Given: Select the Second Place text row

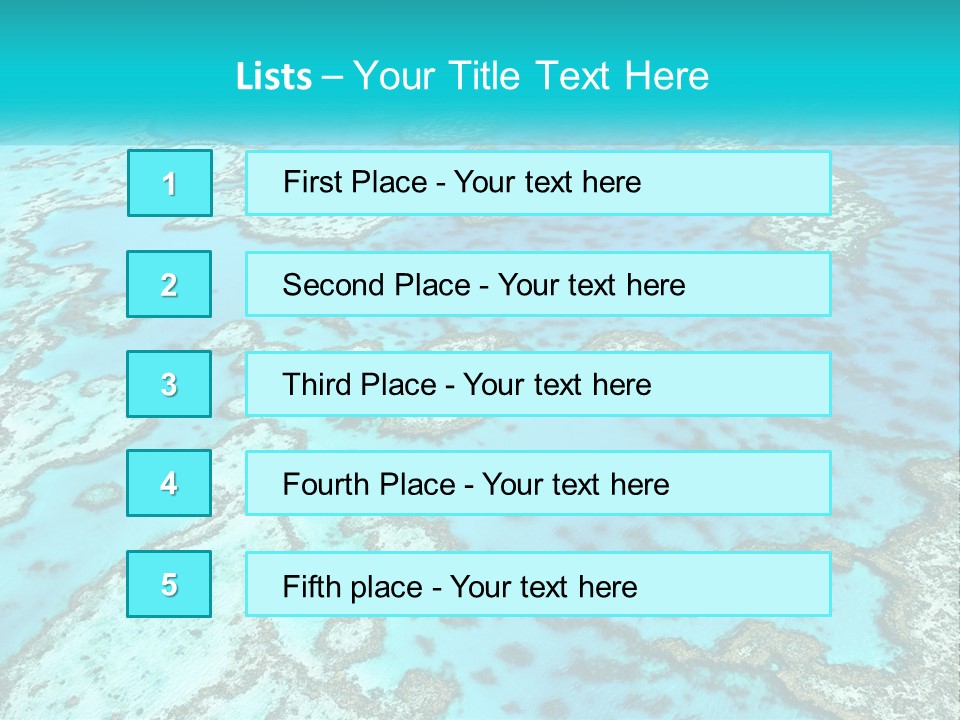Looking at the screenshot, I should point(538,284).
